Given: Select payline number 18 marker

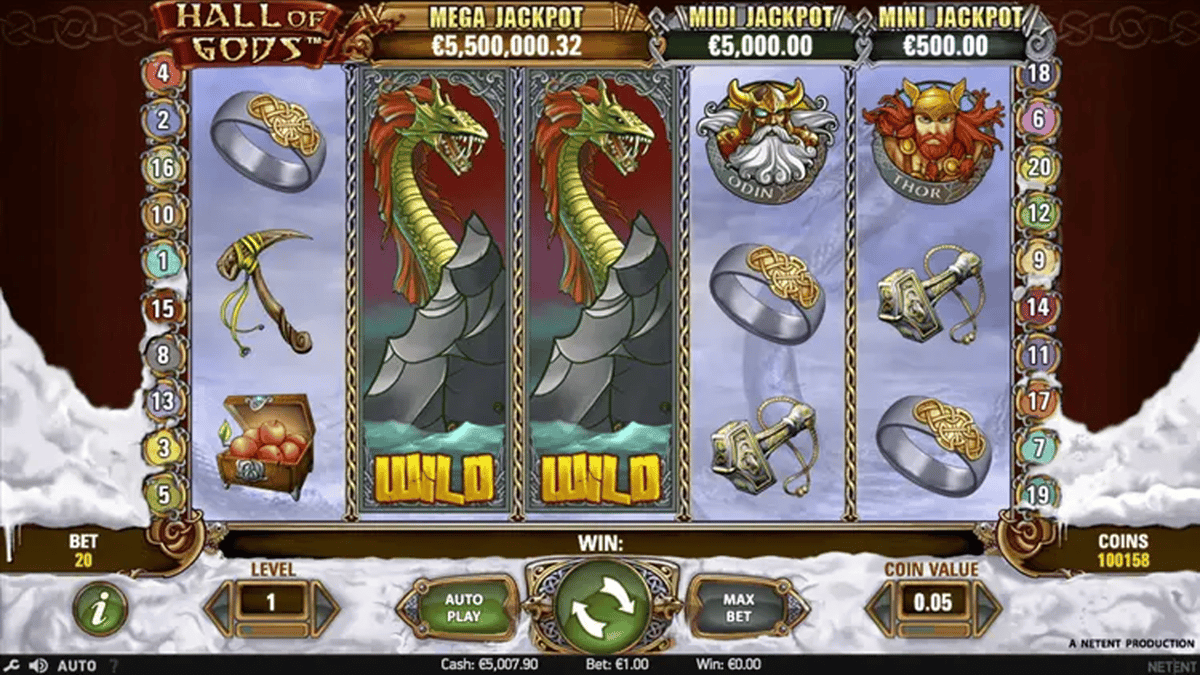Looking at the screenshot, I should point(1038,73).
